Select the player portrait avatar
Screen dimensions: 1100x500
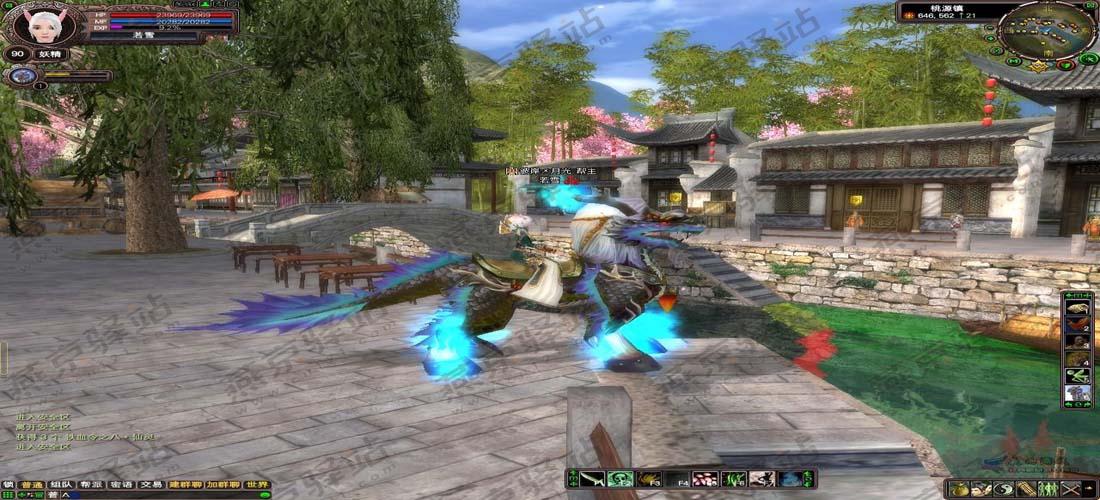click(x=43, y=24)
